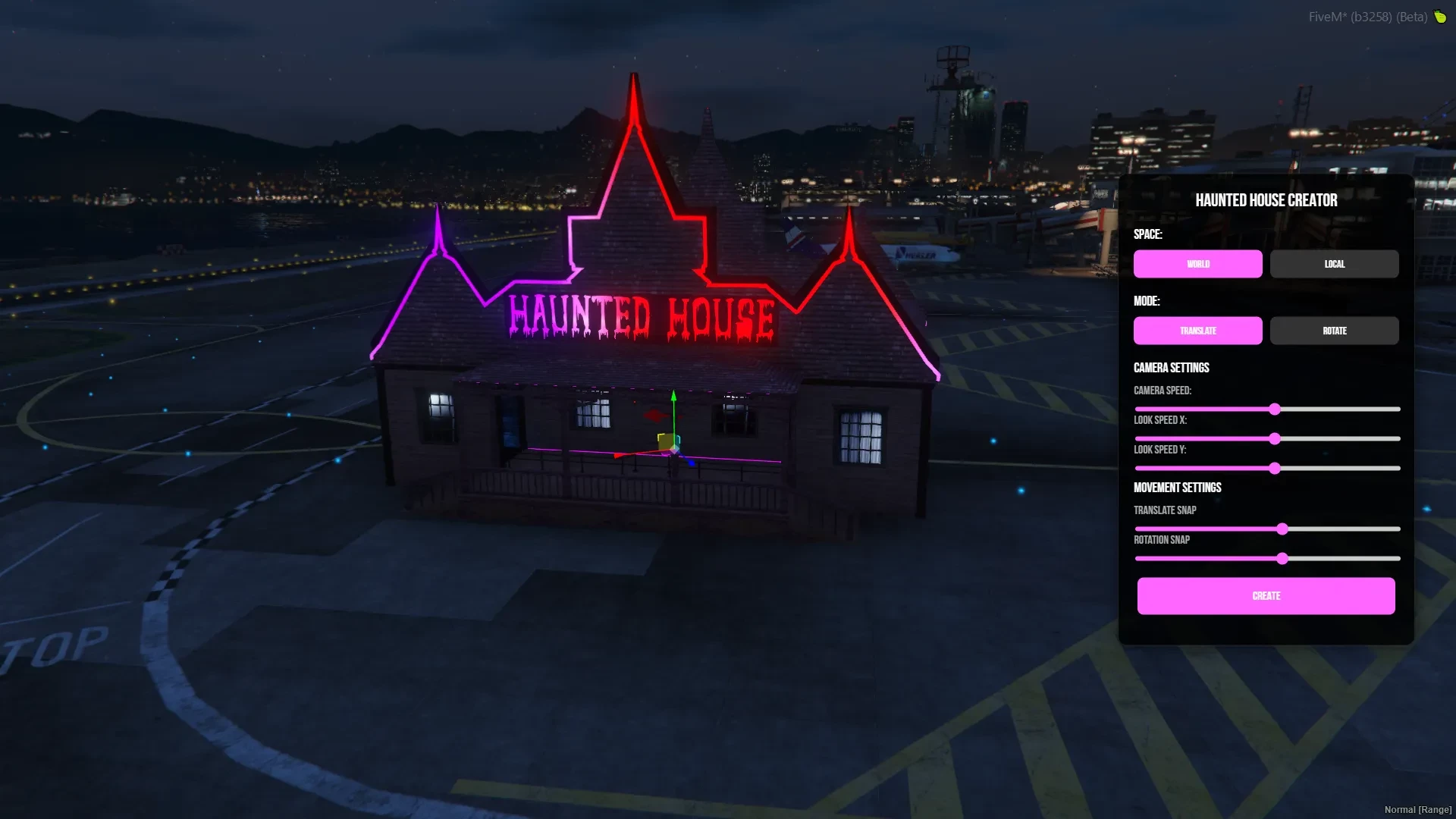1456x819 pixels.
Task: Enable TRANSLATE mode
Action: click(1197, 331)
